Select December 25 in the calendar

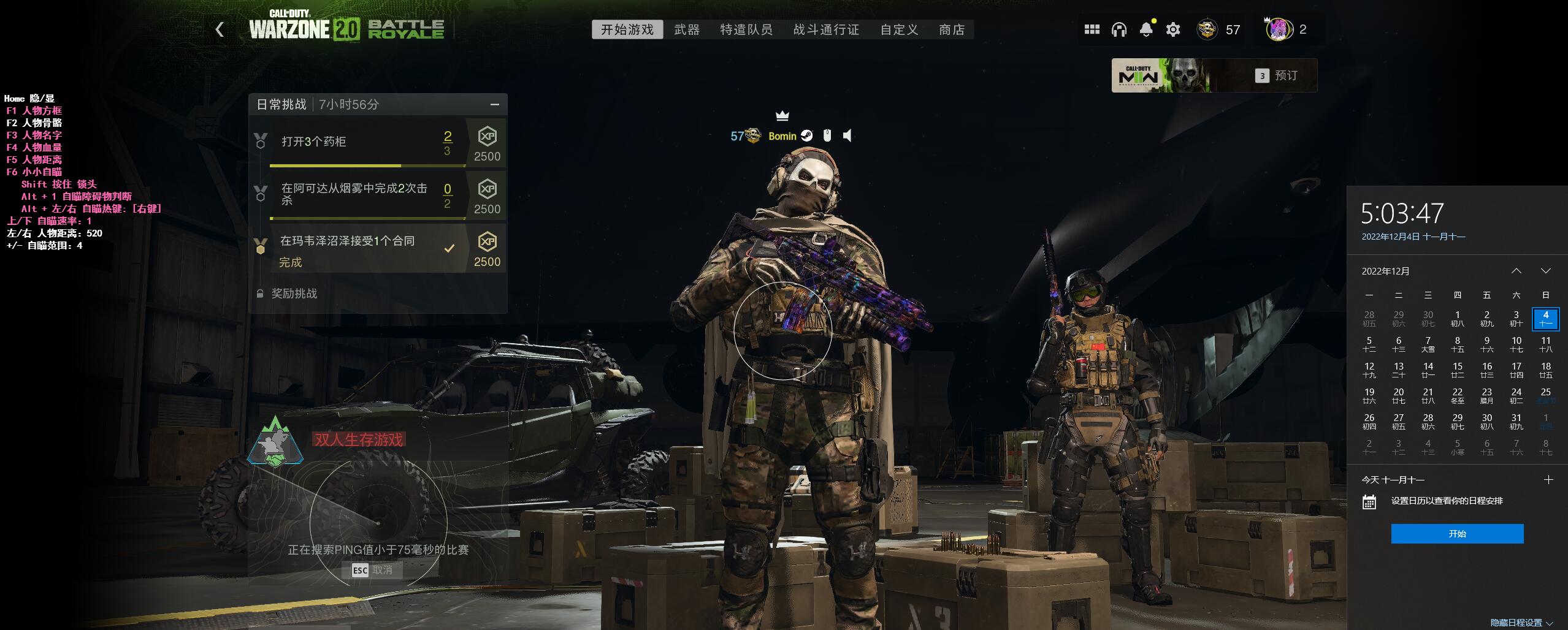[1545, 395]
